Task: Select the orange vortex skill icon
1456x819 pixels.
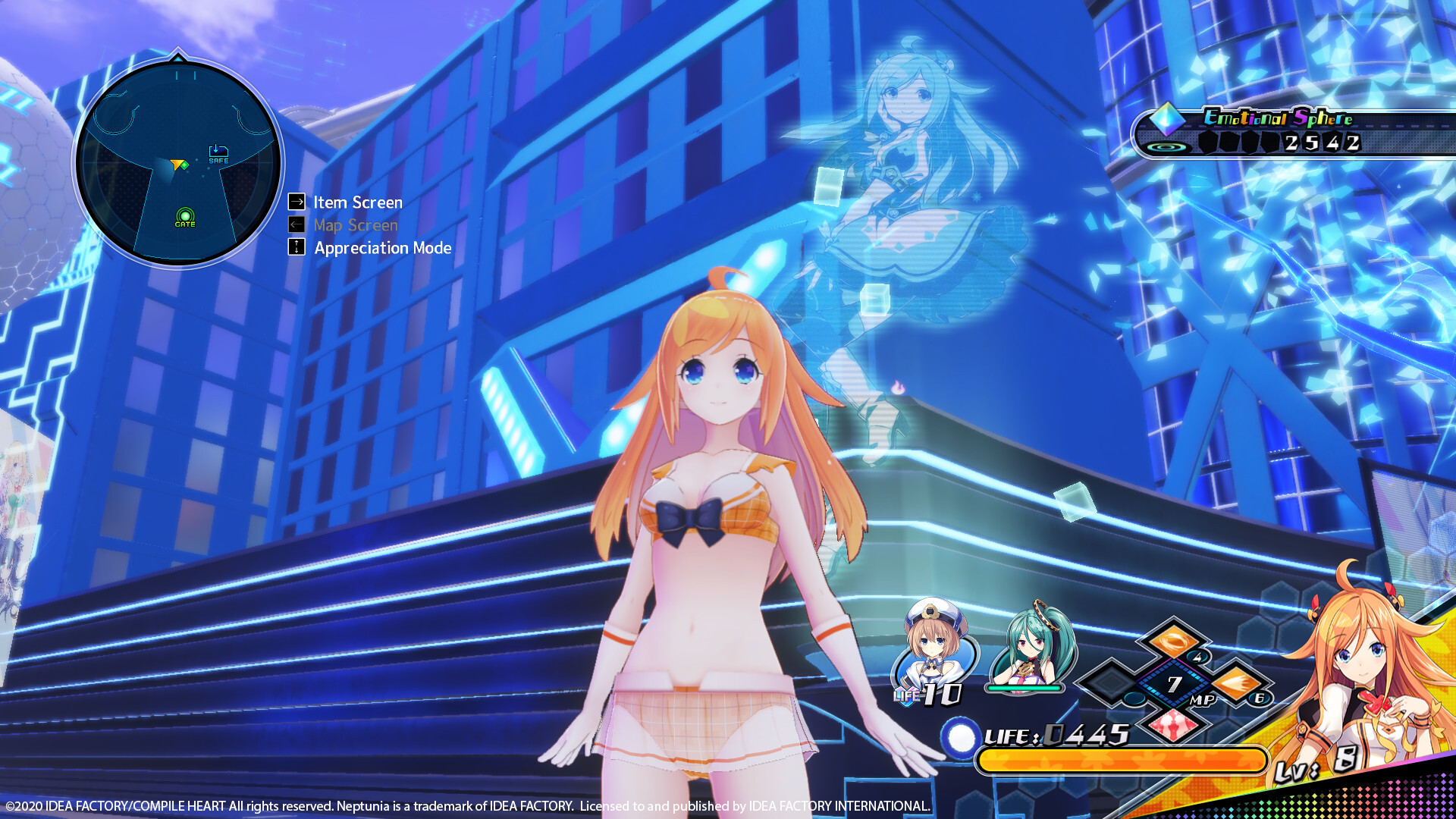Action: (x=1173, y=642)
